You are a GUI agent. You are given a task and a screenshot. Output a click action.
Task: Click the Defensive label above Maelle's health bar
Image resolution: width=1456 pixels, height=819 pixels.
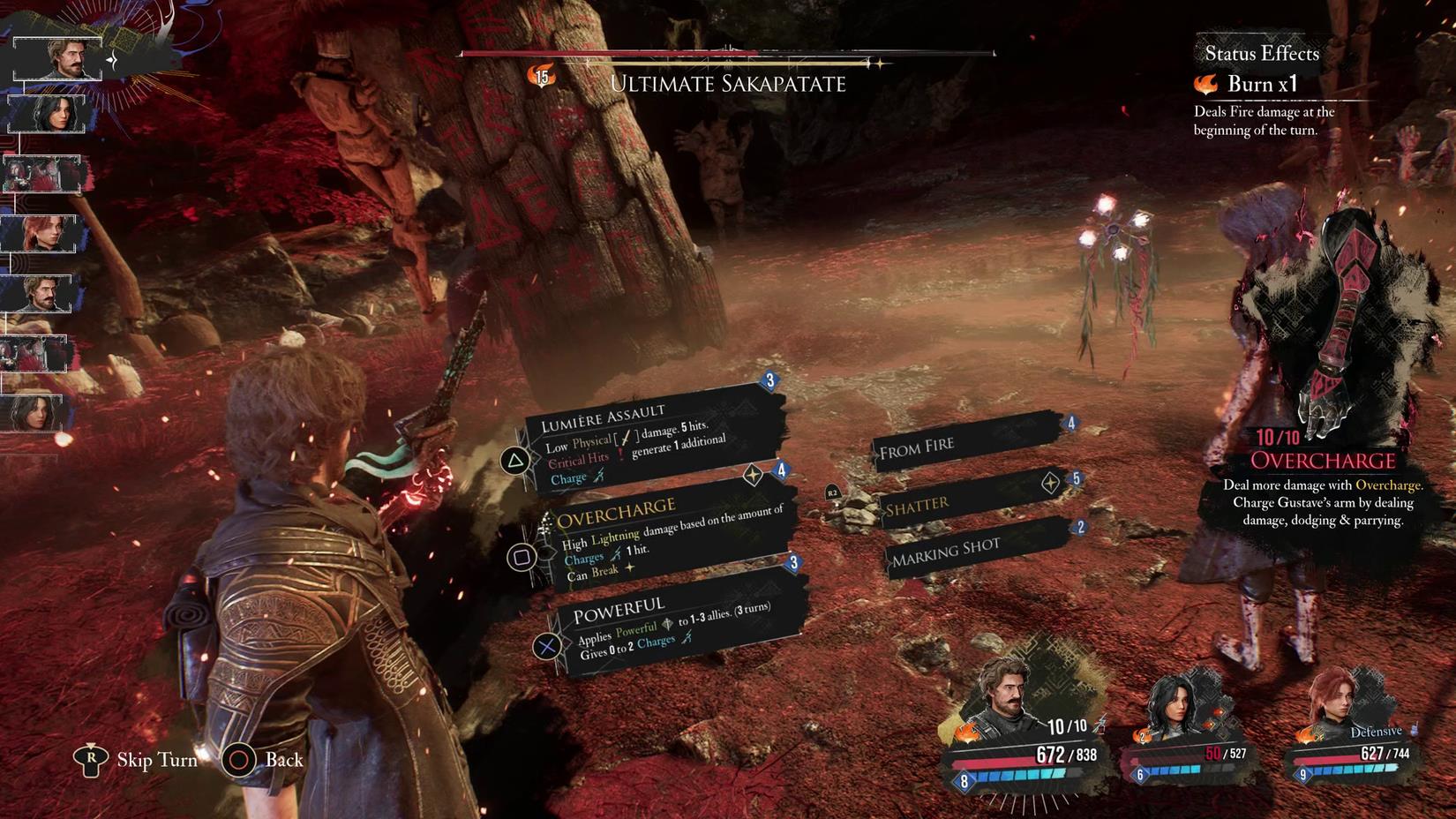coord(1377,731)
